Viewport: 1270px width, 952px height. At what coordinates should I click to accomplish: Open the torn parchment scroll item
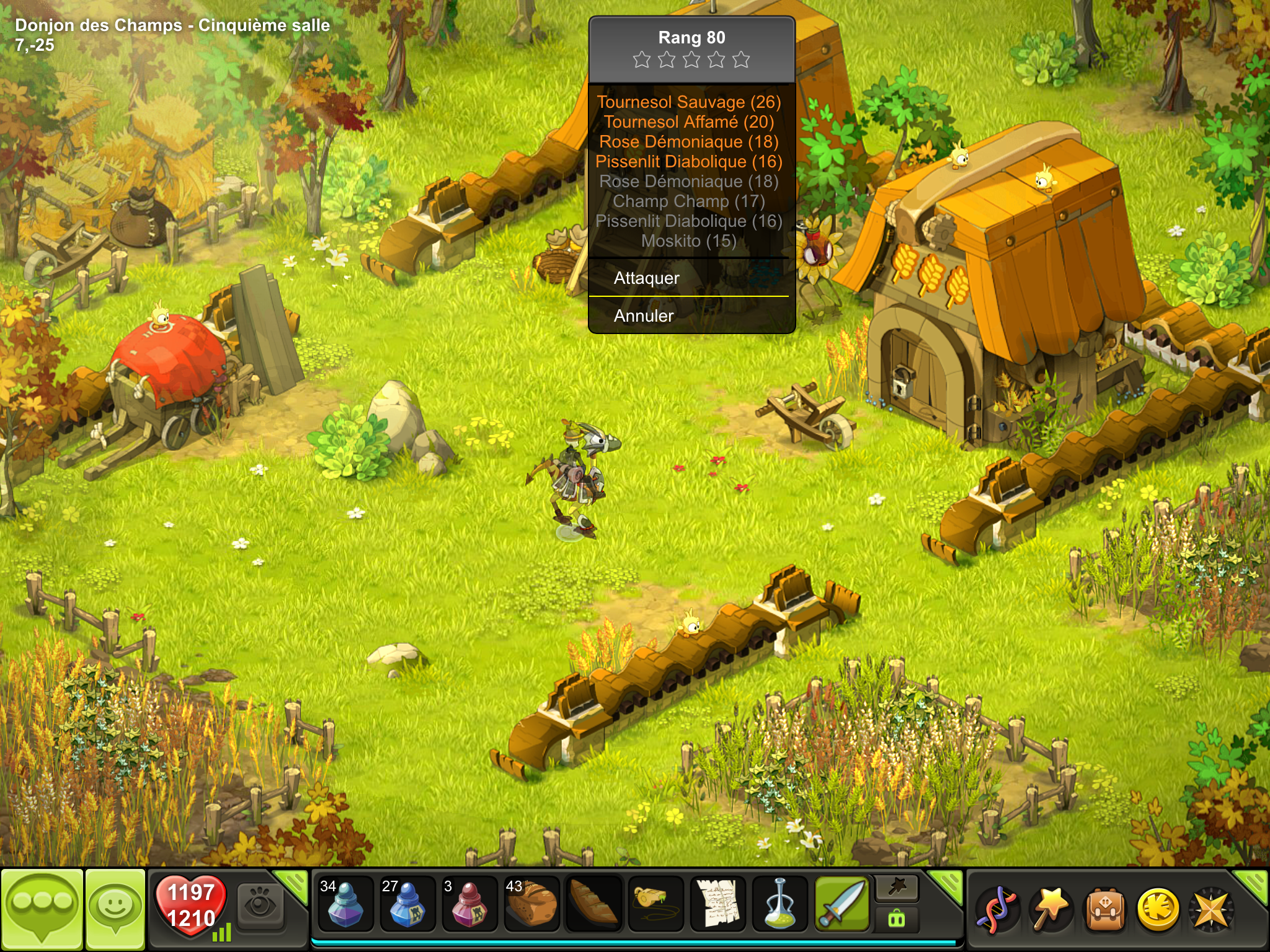pyautogui.click(x=717, y=904)
